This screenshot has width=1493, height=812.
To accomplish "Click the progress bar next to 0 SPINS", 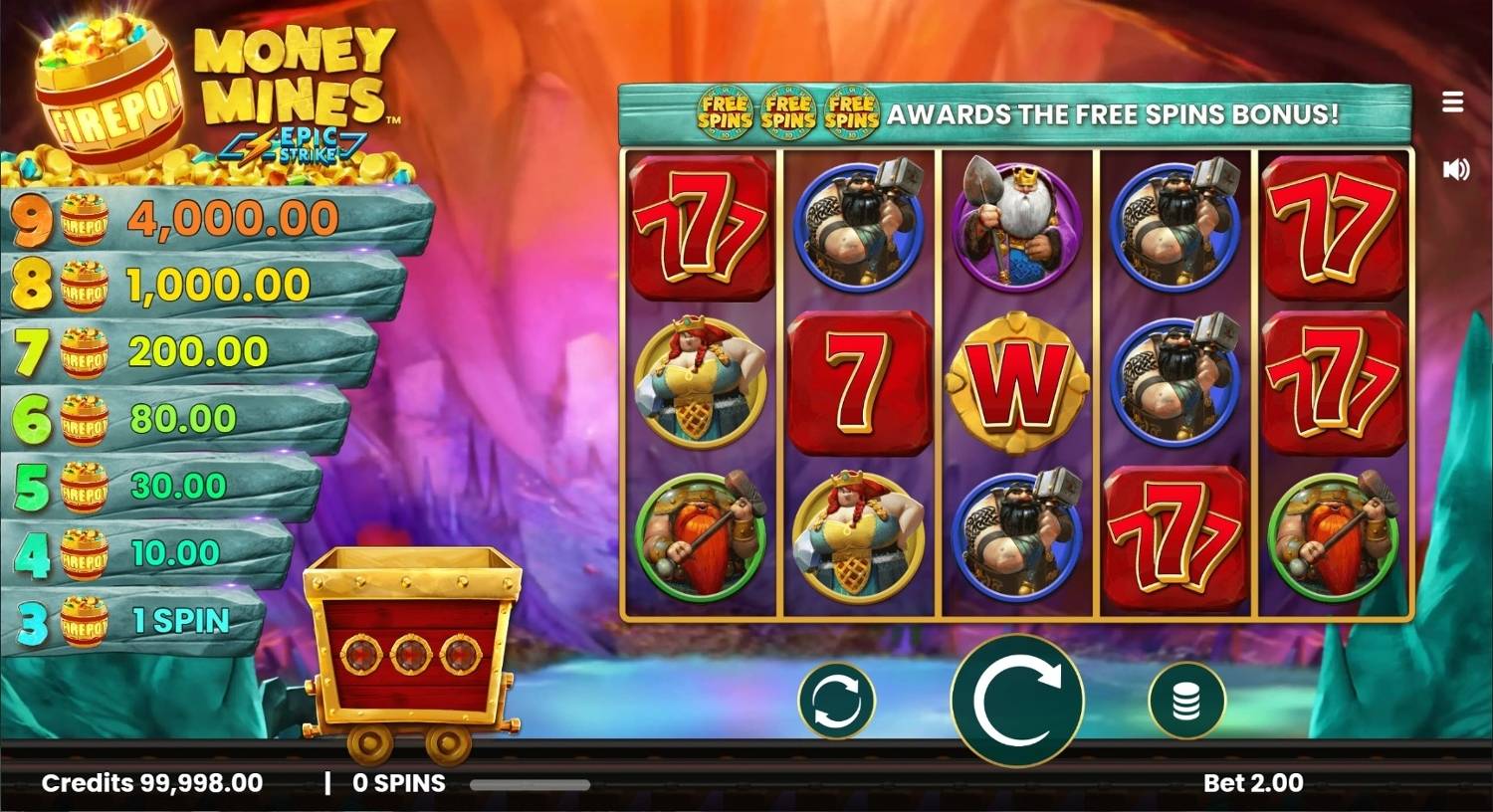I will [528, 785].
